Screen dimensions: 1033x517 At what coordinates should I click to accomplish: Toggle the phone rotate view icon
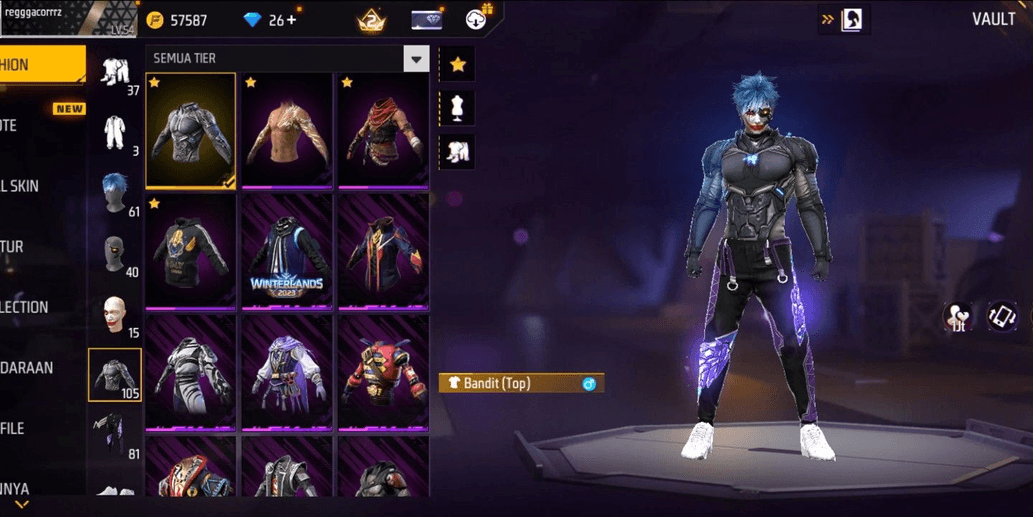click(1001, 317)
